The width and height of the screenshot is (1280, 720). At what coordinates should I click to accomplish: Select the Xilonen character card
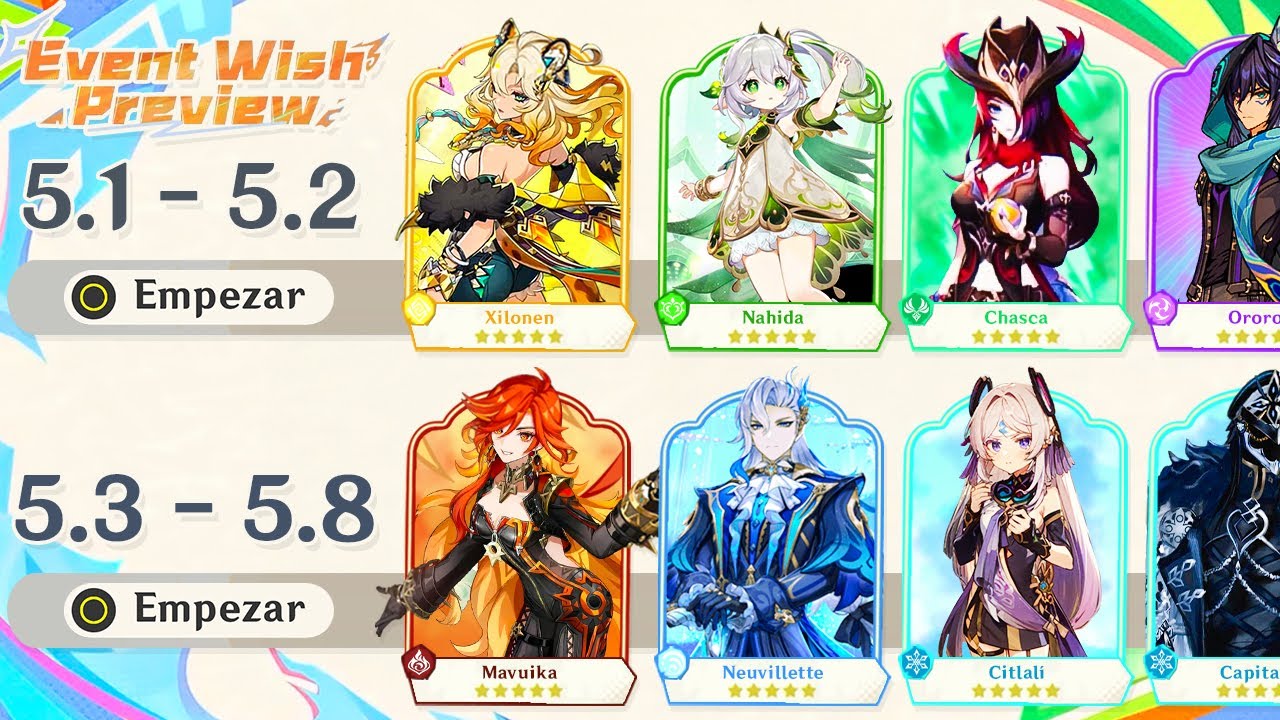pyautogui.click(x=518, y=200)
